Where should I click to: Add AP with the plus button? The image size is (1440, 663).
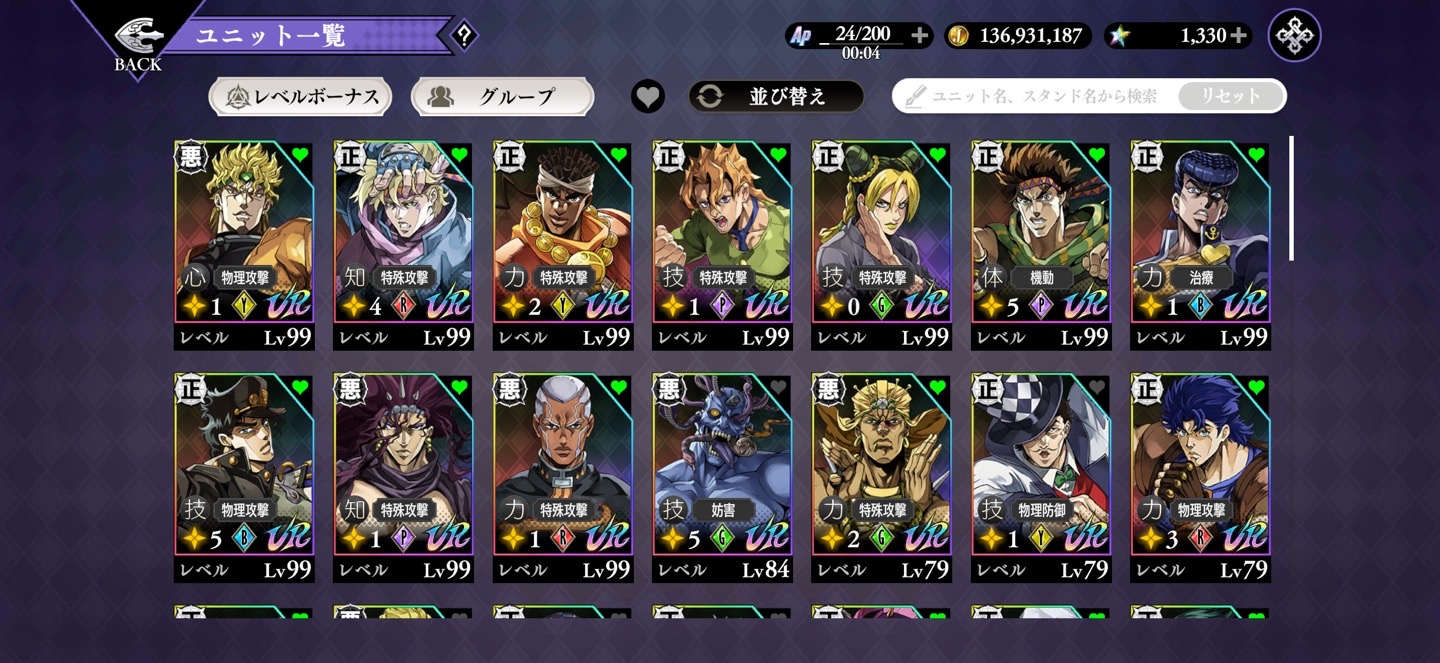click(x=920, y=36)
